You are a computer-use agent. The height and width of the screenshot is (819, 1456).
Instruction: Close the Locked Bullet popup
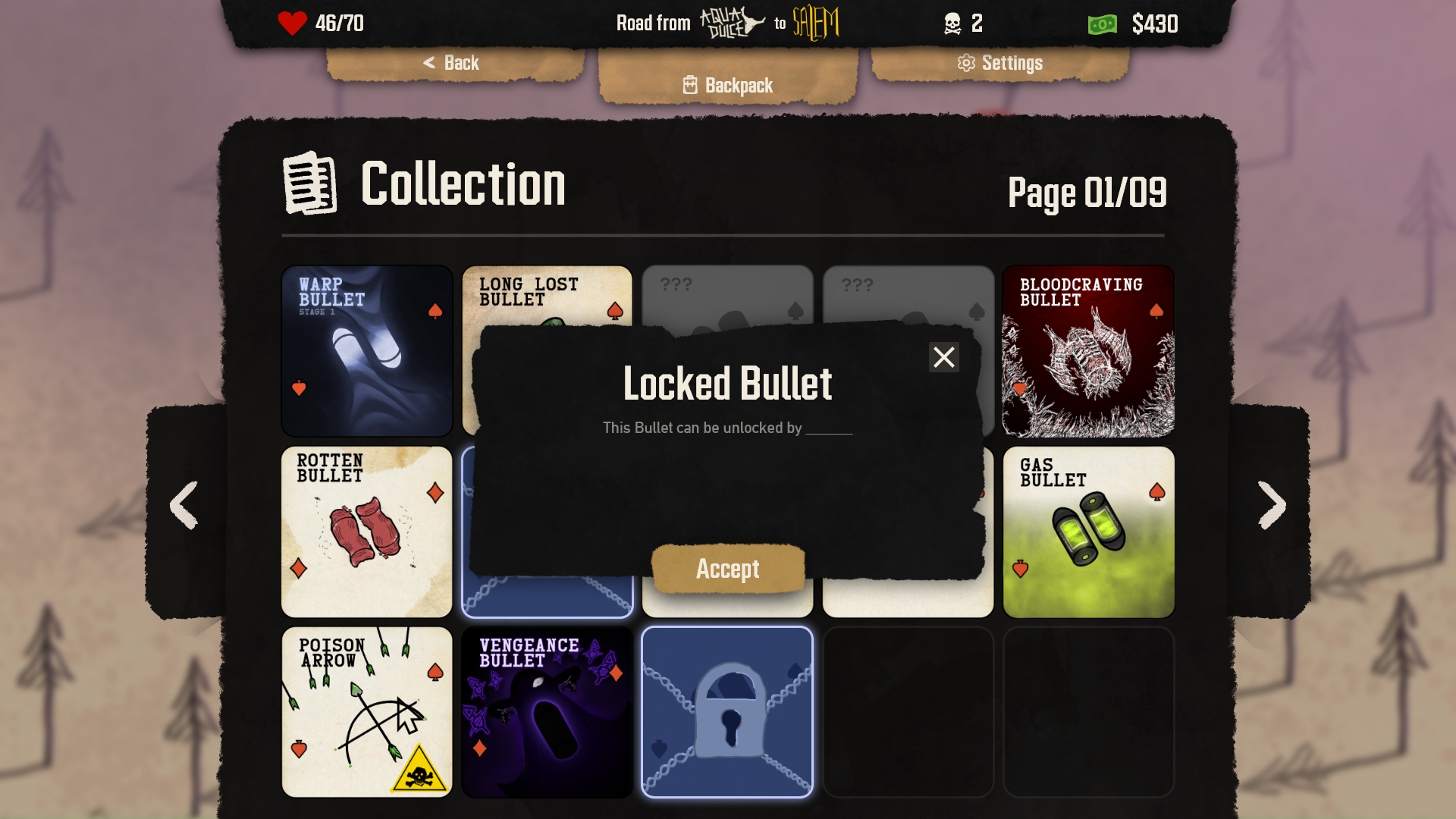[943, 357]
